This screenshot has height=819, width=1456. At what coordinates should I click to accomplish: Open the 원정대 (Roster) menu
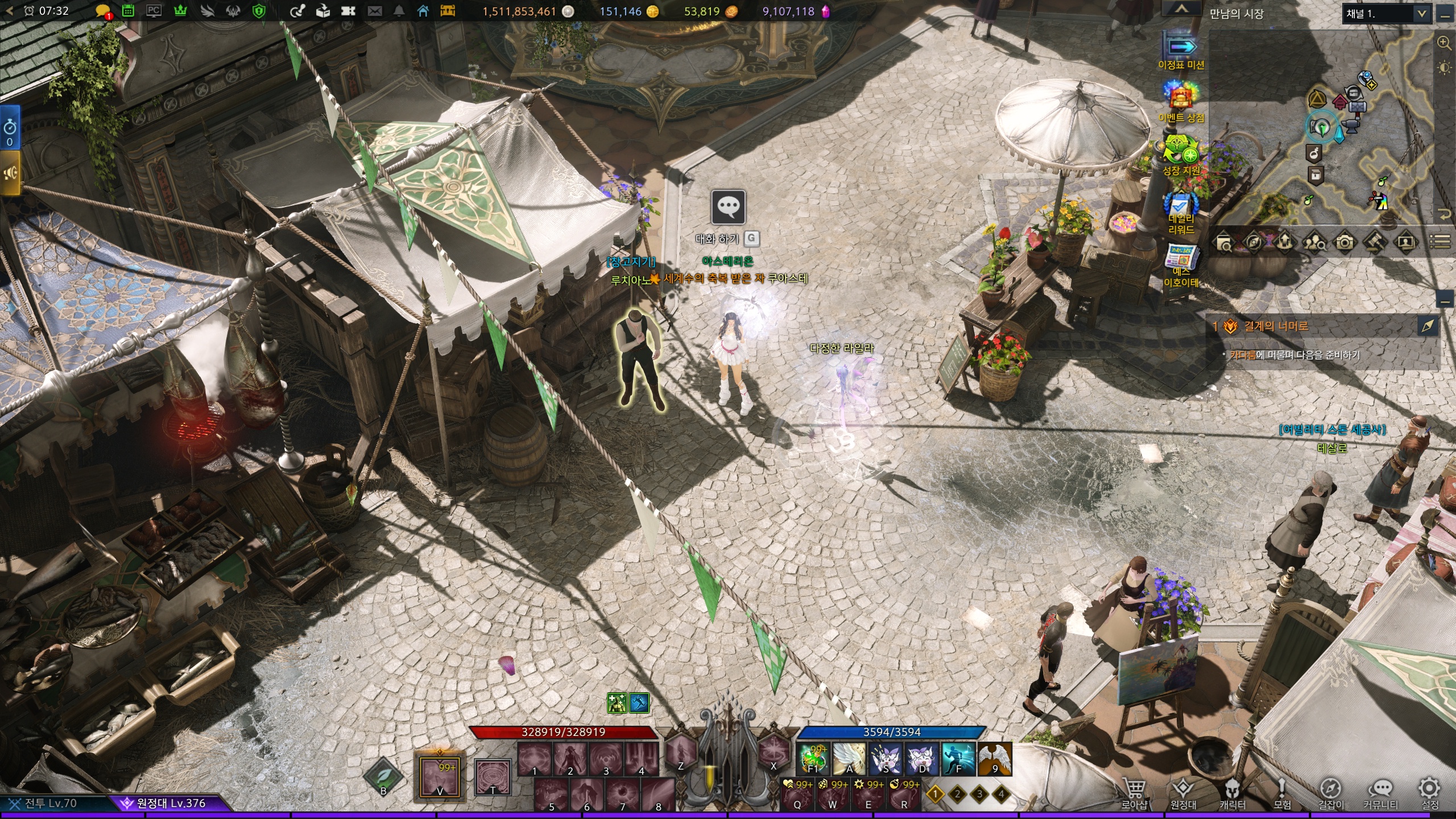tap(1183, 791)
